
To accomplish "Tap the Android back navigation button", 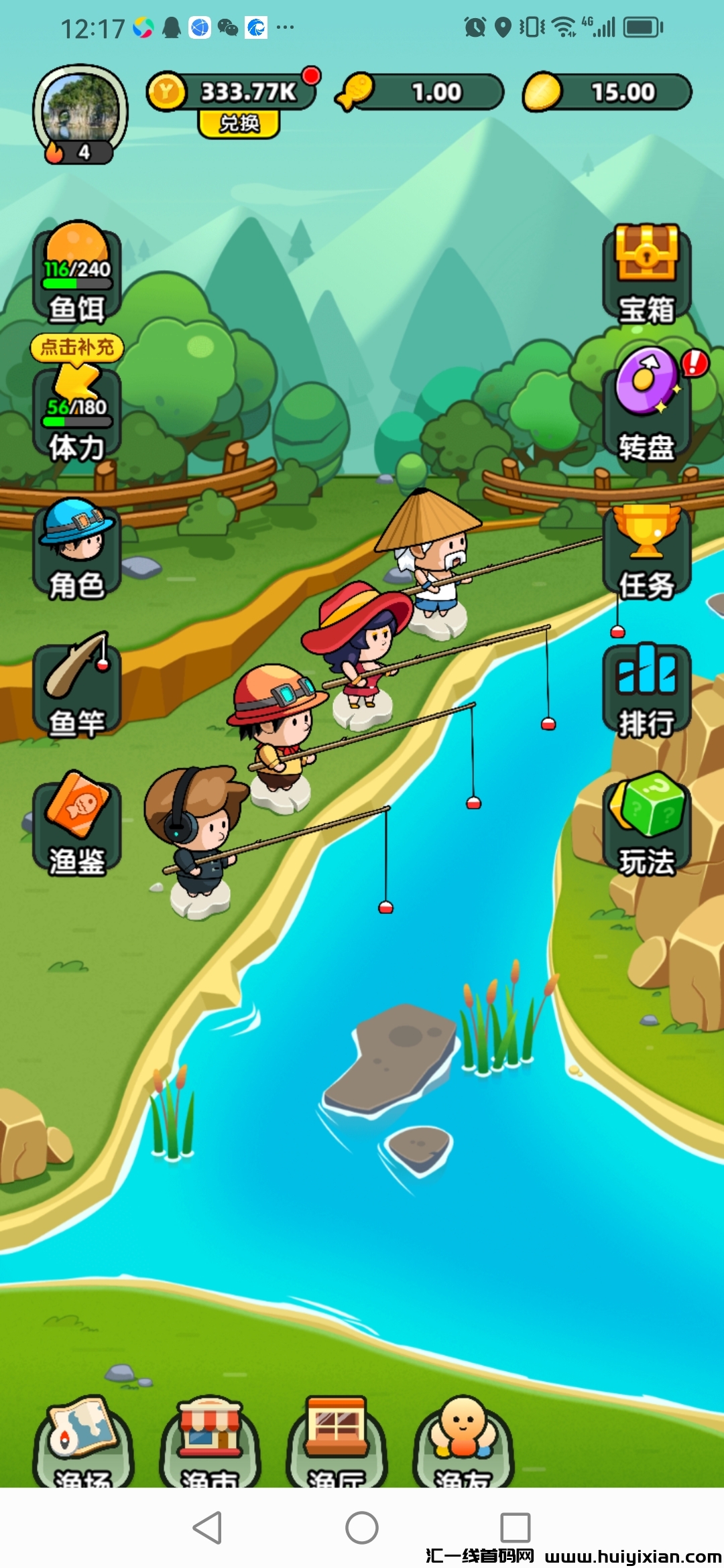I will click(x=208, y=1528).
